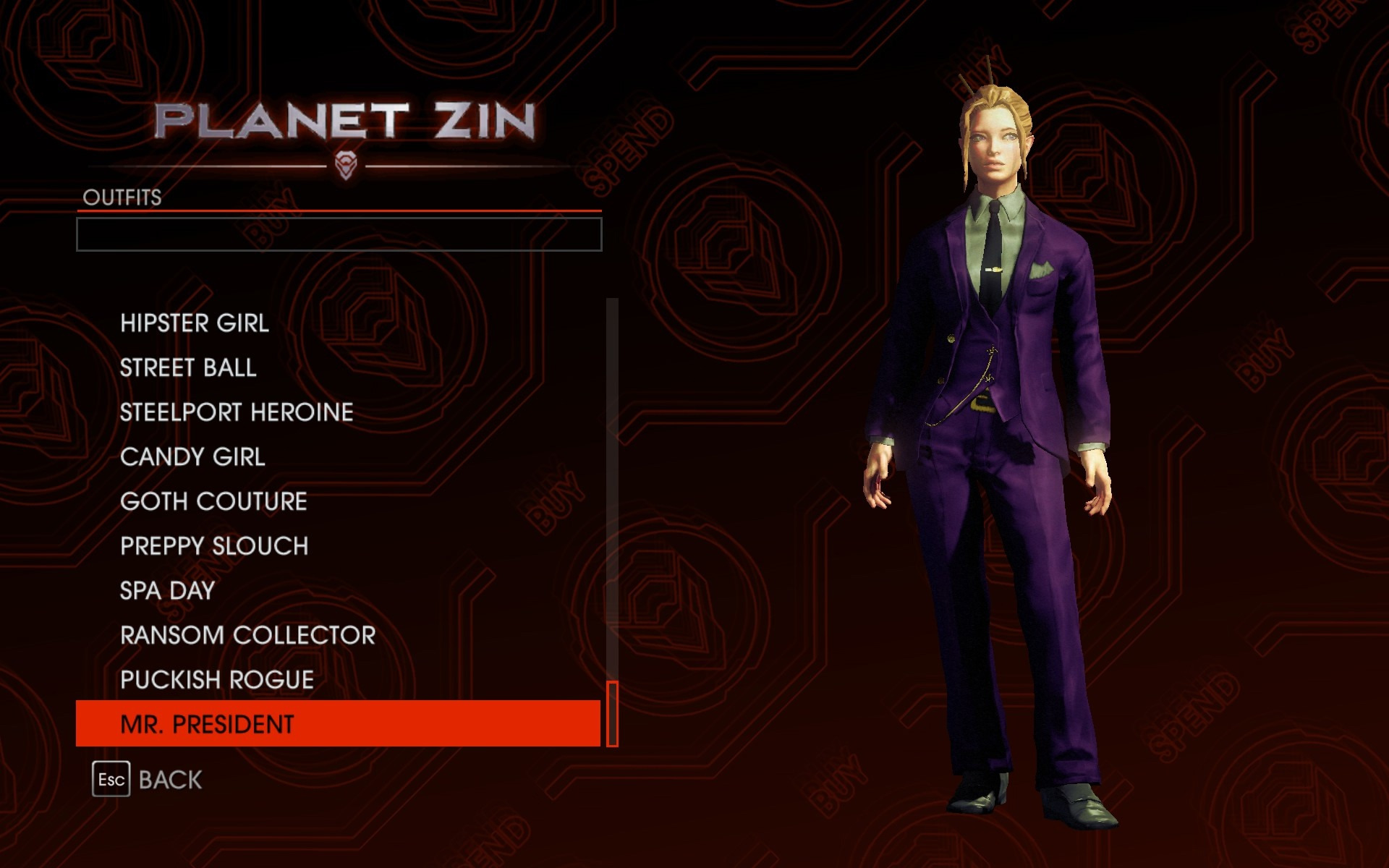
Task: Pick the Preppy Slouch outfit
Action: click(214, 546)
